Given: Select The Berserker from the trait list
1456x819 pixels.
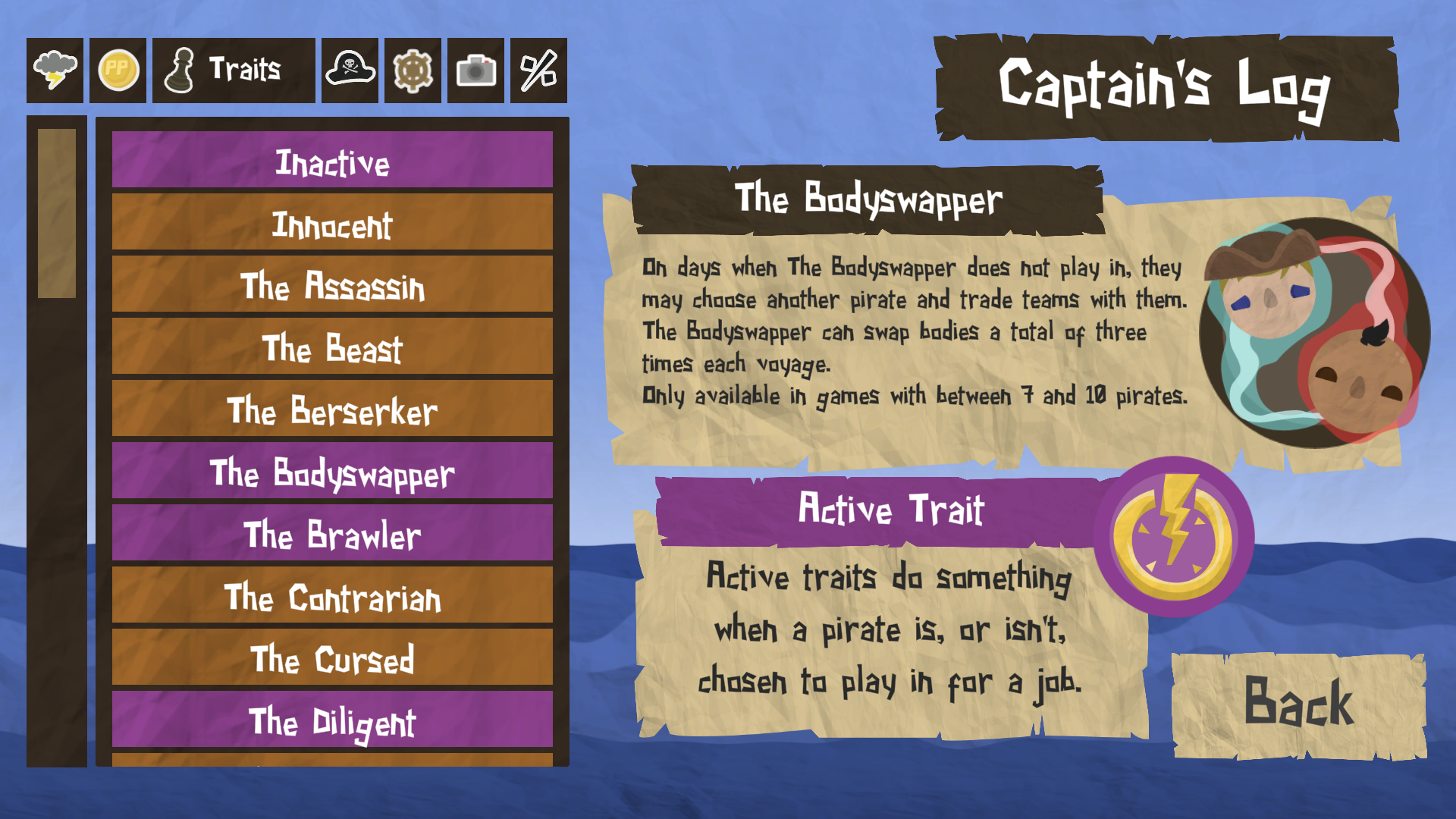Looking at the screenshot, I should (x=331, y=410).
